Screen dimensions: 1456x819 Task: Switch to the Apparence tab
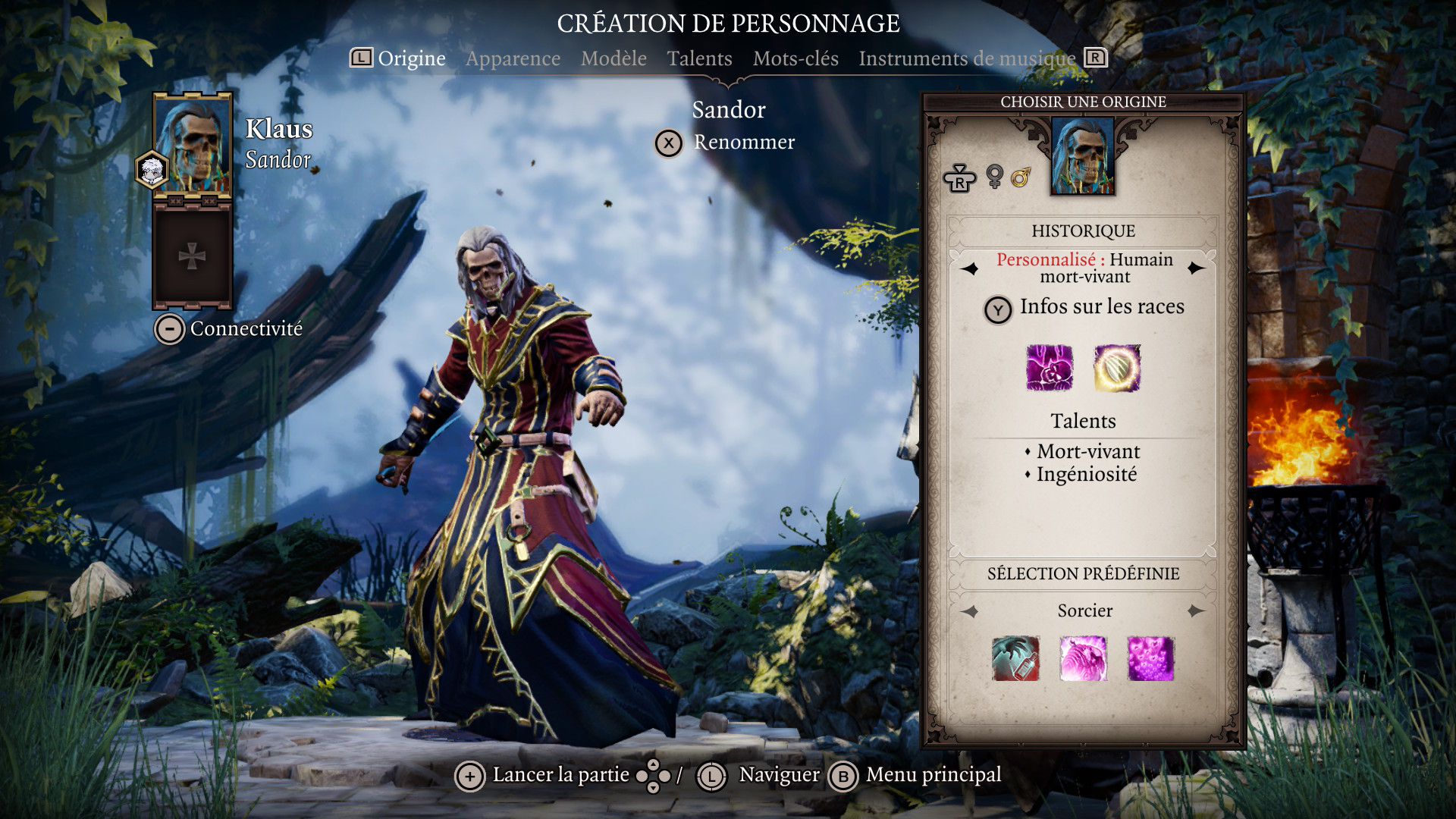[513, 58]
